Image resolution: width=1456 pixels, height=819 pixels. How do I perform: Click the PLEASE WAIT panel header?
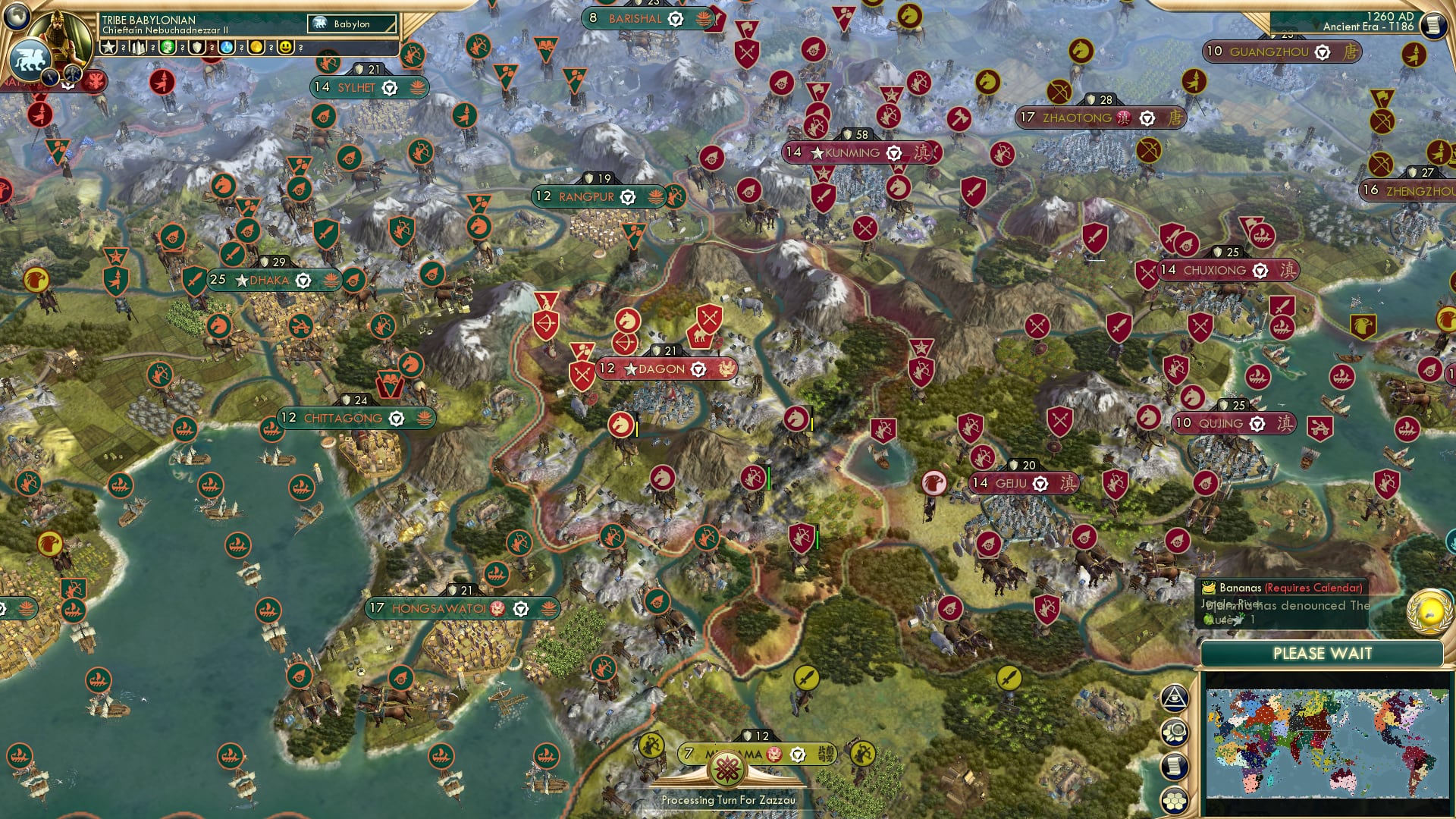tap(1323, 653)
